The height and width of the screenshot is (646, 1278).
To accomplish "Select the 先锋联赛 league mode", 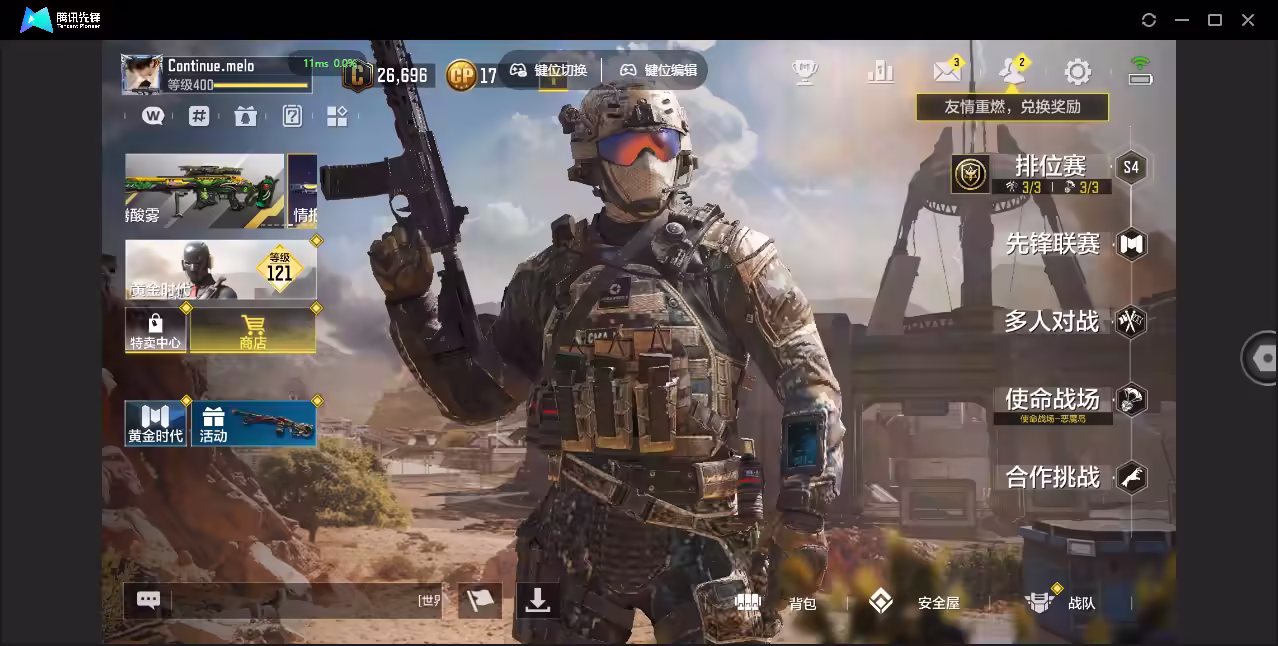I will [1053, 244].
